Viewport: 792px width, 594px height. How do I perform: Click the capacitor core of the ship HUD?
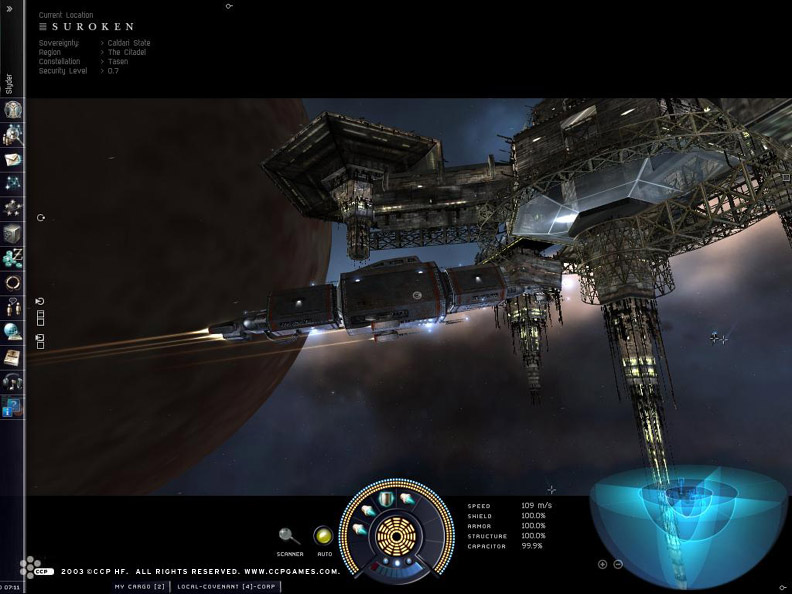pos(396,537)
